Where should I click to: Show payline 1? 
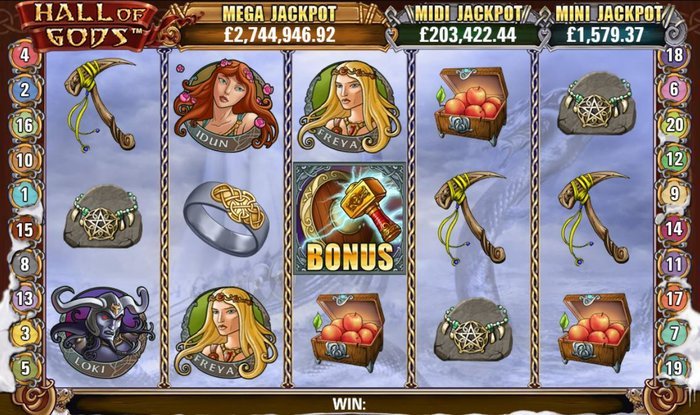(x=24, y=194)
